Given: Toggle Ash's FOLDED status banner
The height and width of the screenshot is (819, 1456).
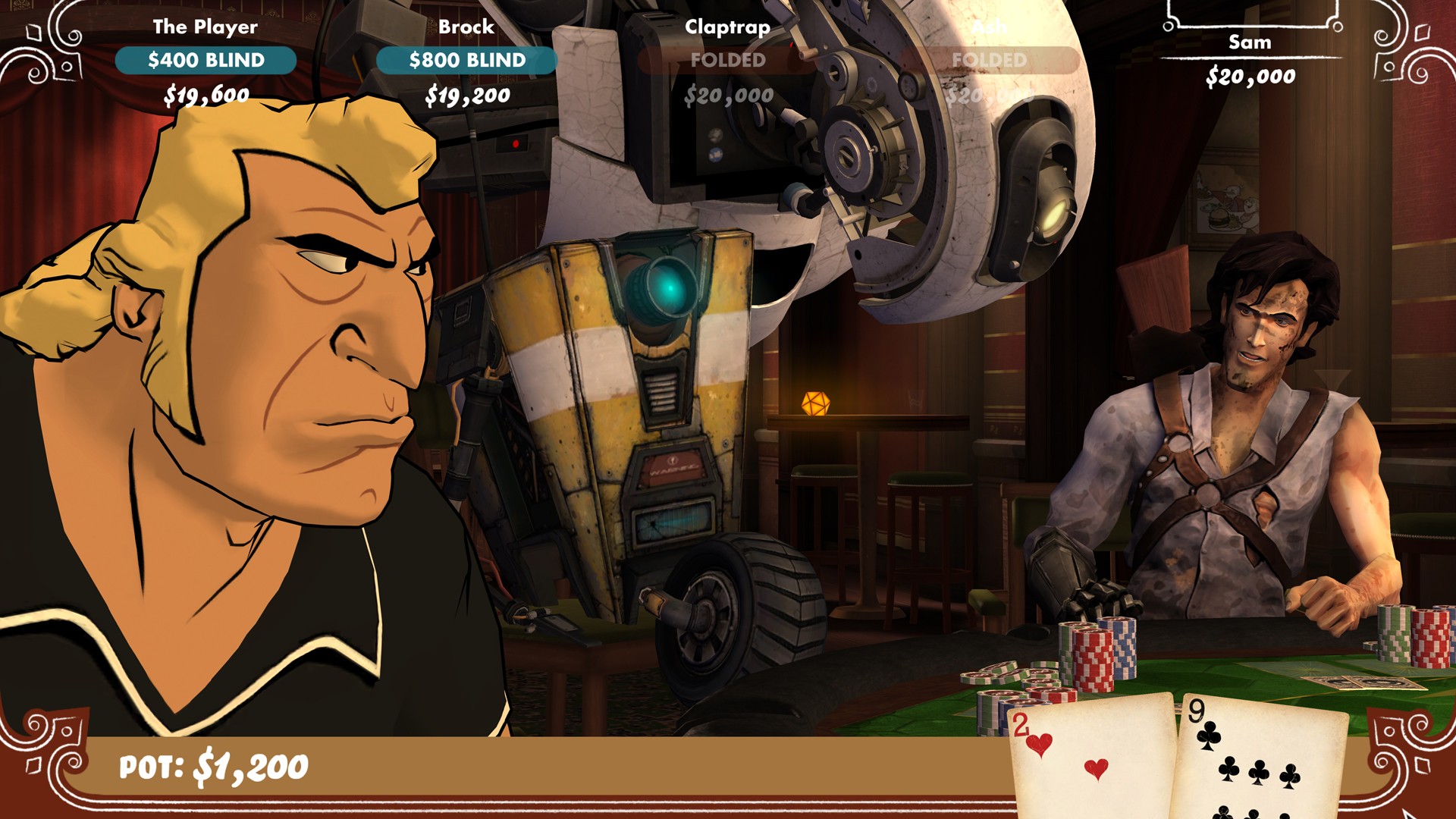Looking at the screenshot, I should click(990, 61).
